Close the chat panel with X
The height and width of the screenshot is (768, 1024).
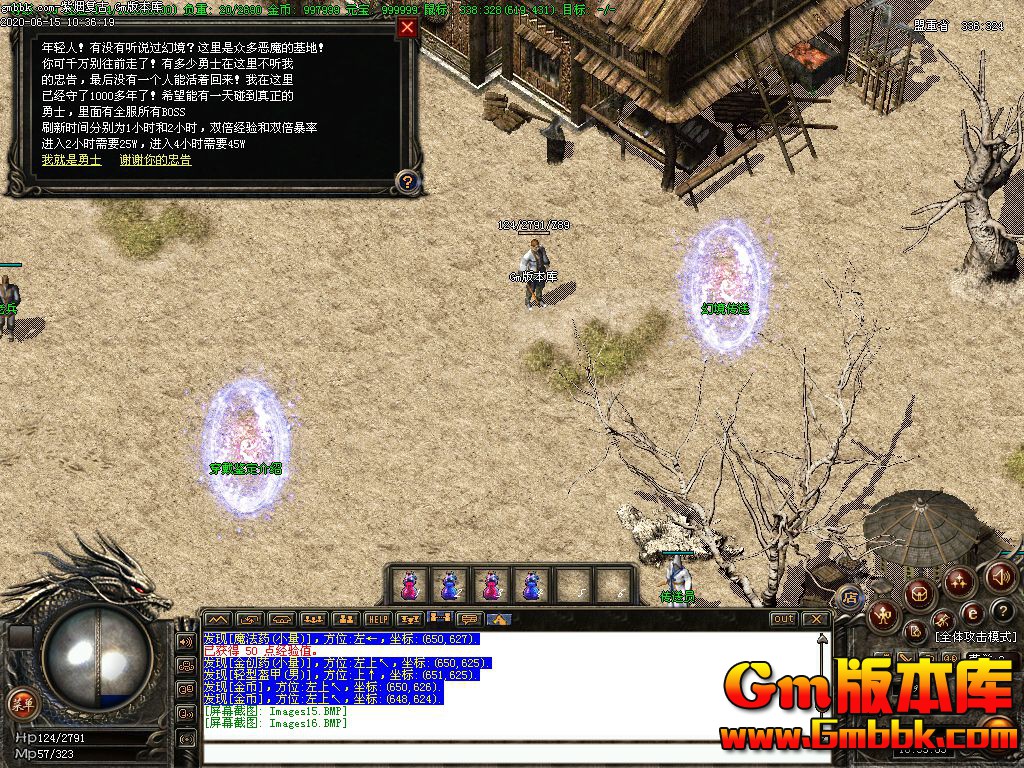[817, 620]
